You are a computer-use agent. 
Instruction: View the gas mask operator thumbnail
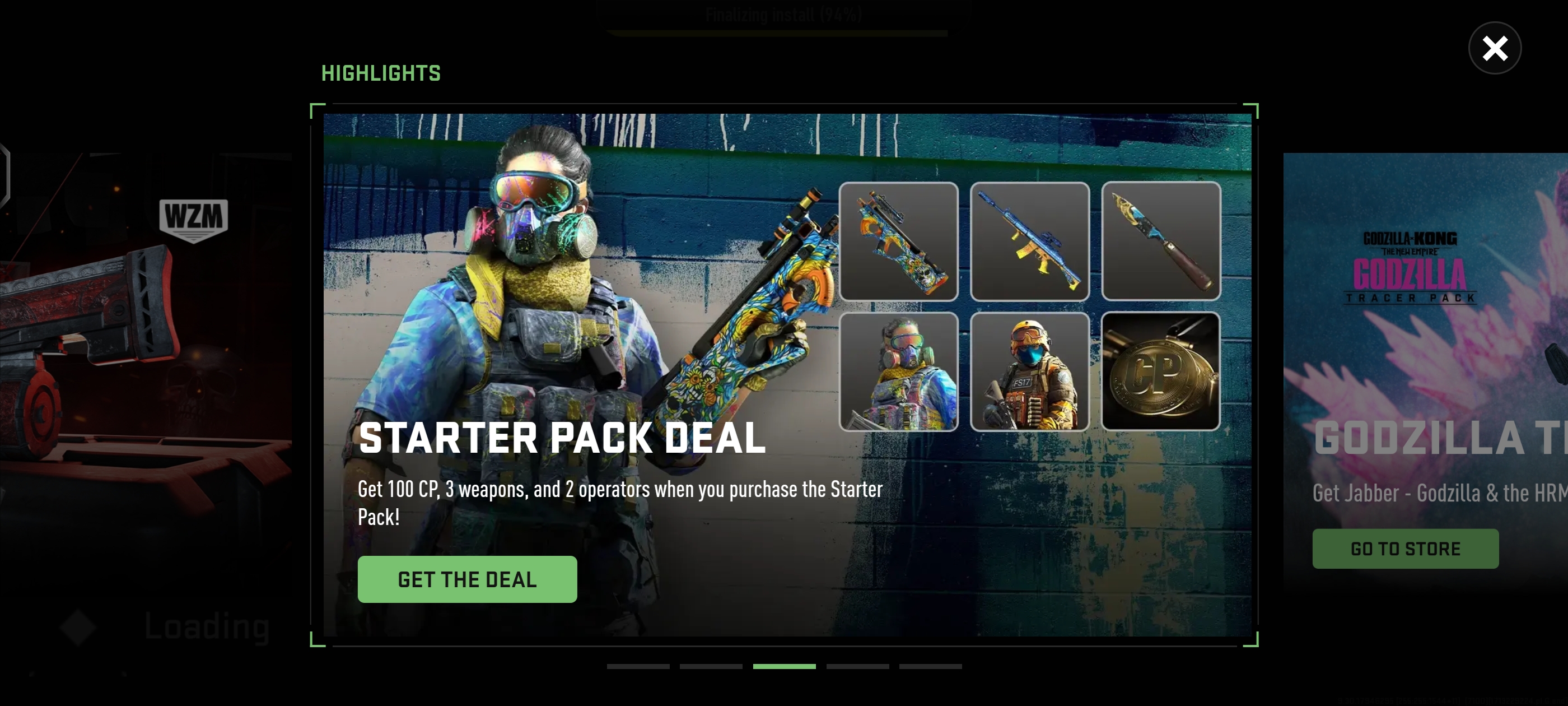(x=898, y=371)
